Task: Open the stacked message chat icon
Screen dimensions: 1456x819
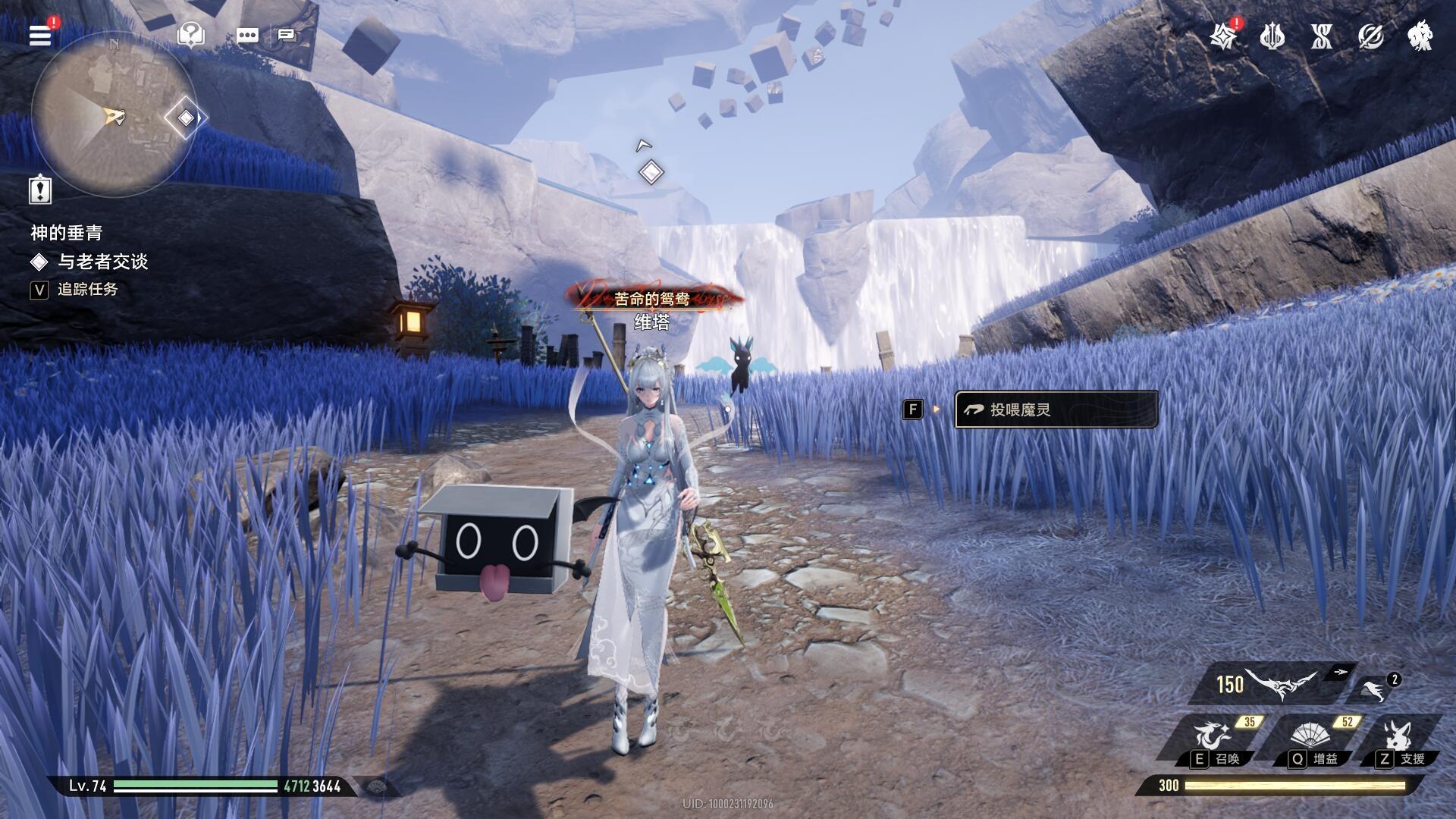Action: [287, 35]
